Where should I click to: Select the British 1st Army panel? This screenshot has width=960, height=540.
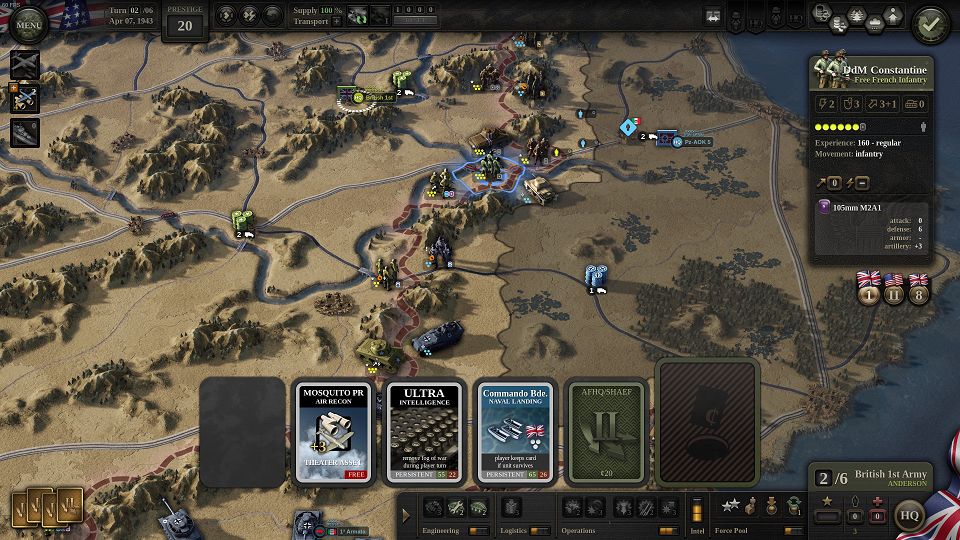pyautogui.click(x=870, y=479)
